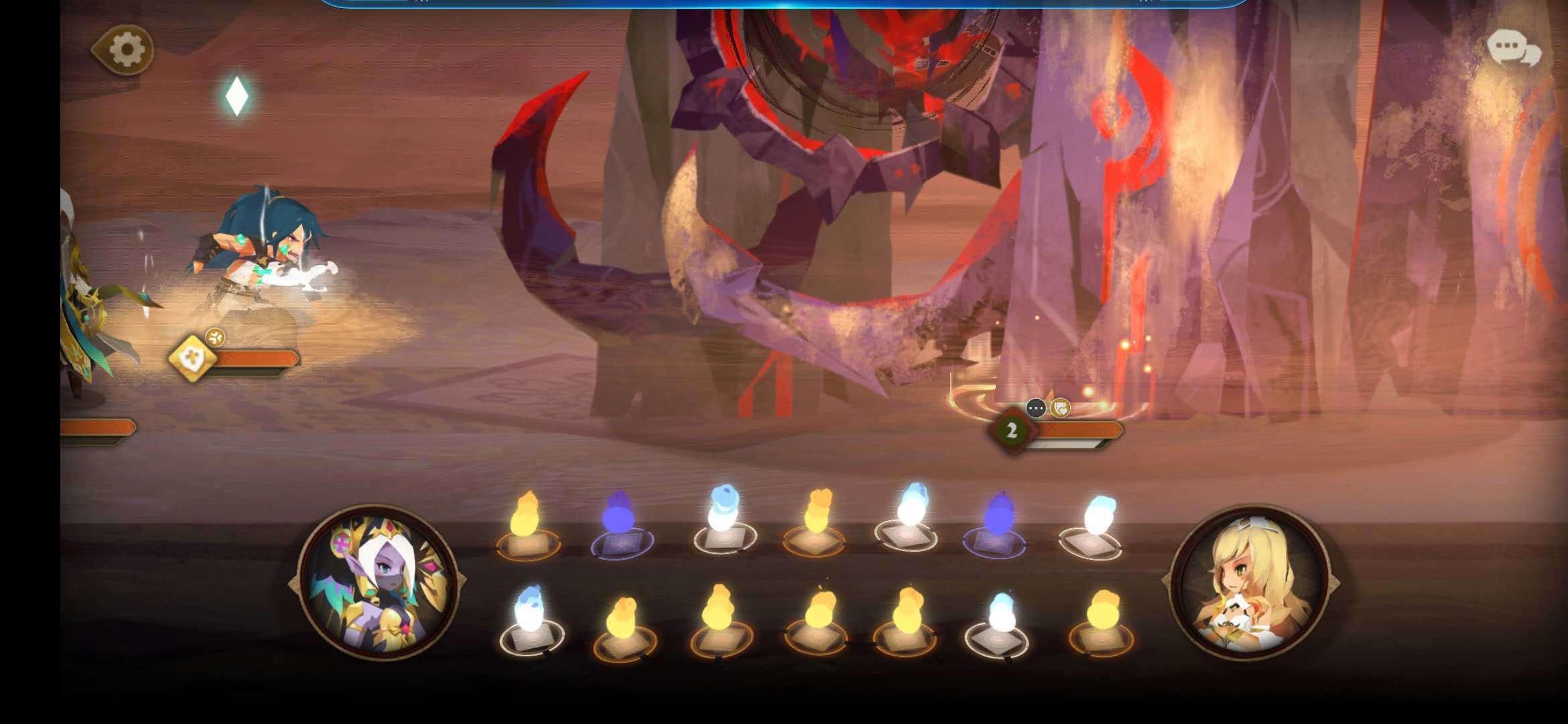1568x724 pixels.
Task: Select the first gold soul orb in the top row
Action: [528, 528]
